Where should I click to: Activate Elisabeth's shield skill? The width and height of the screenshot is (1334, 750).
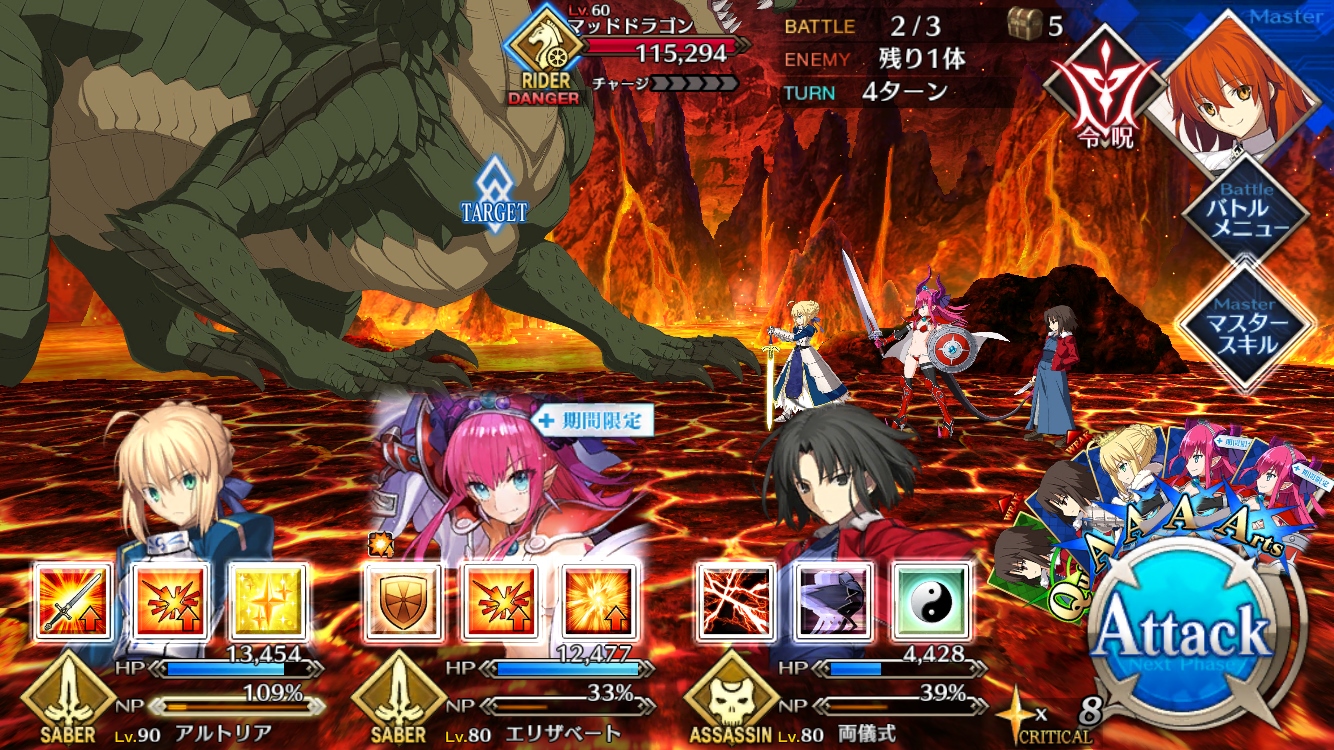402,601
